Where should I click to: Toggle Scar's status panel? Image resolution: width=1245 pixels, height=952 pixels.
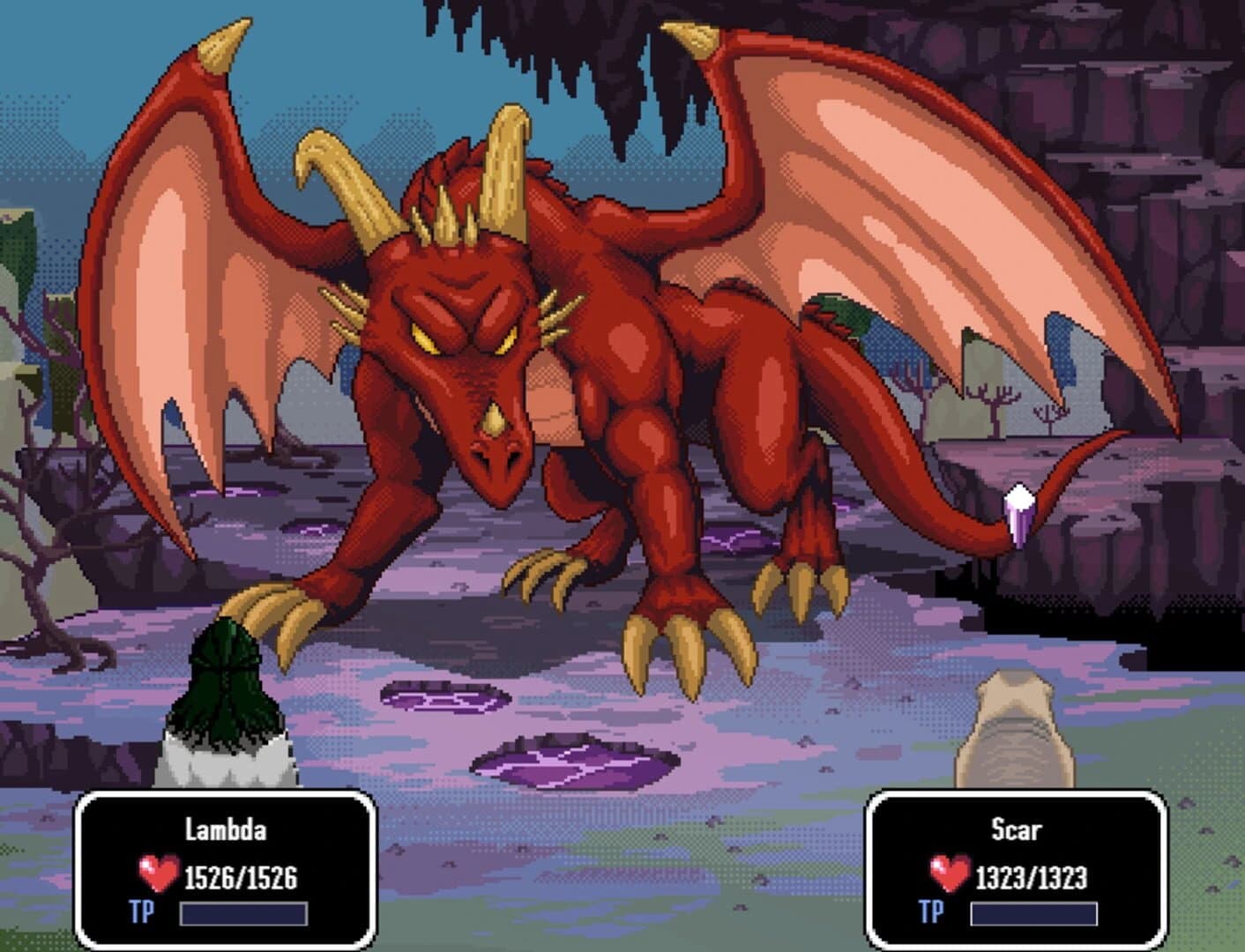coord(1016,873)
